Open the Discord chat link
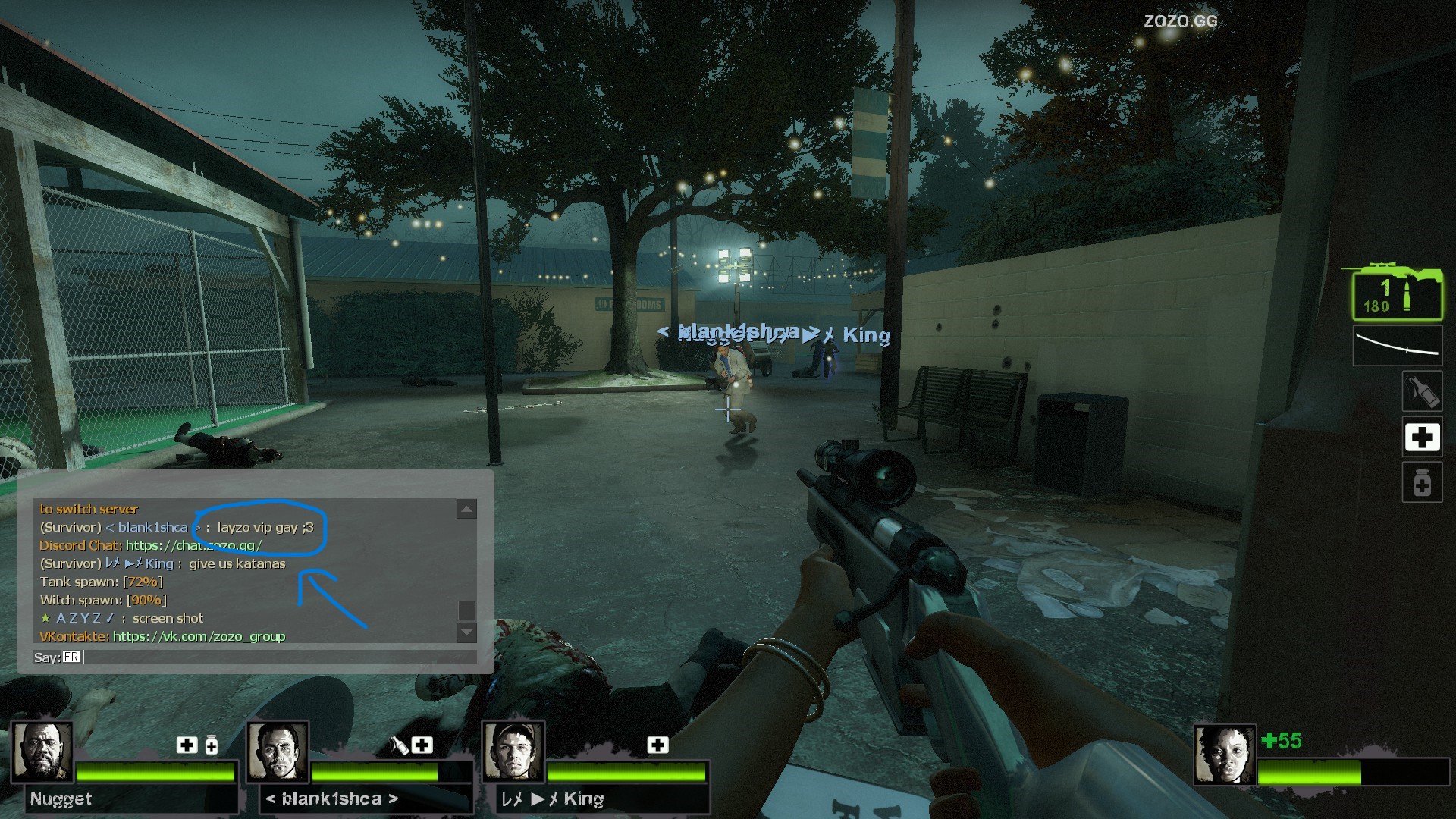The width and height of the screenshot is (1456, 819). [193, 545]
